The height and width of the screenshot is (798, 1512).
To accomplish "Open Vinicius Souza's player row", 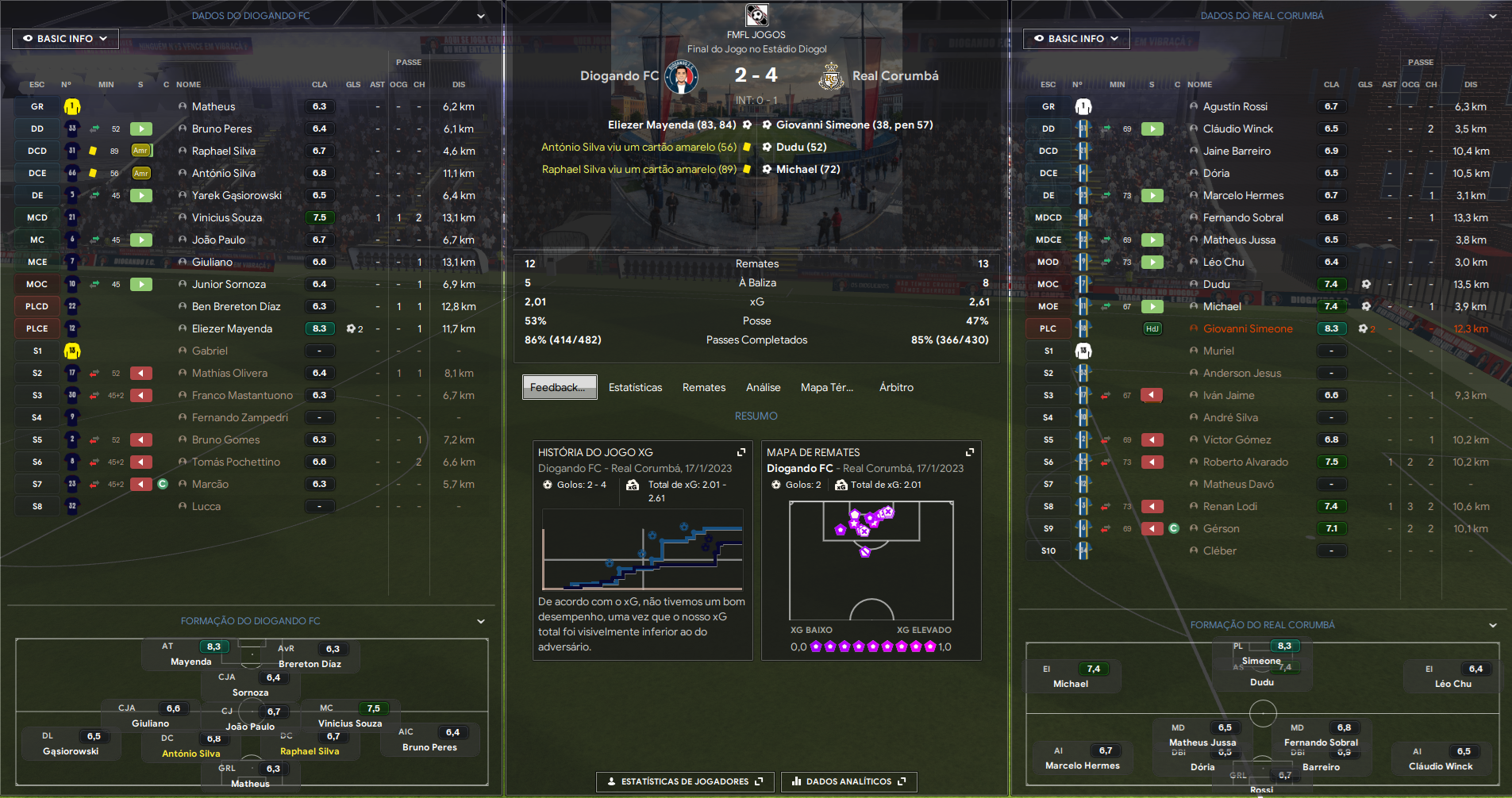I will tap(226, 217).
